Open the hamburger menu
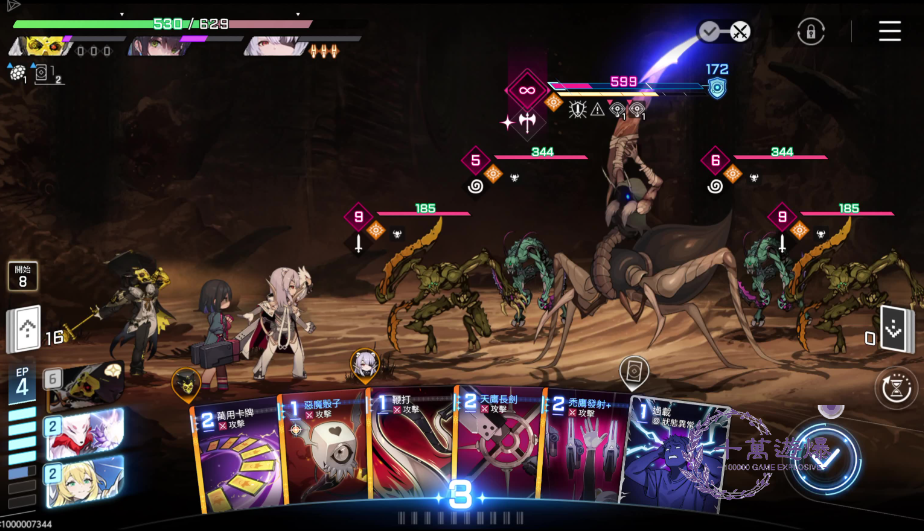The image size is (924, 531). tap(889, 31)
